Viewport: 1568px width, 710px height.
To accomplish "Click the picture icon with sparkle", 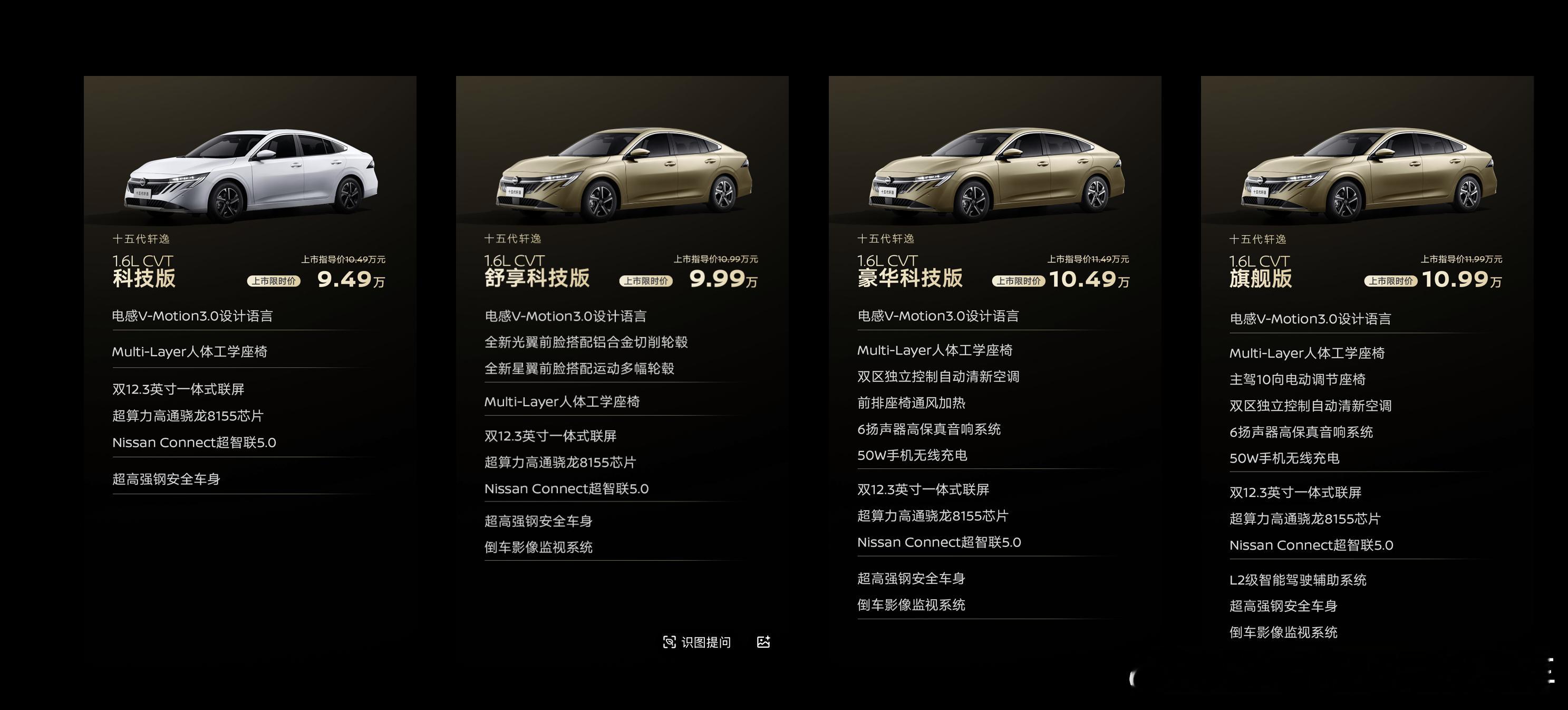I will point(763,642).
